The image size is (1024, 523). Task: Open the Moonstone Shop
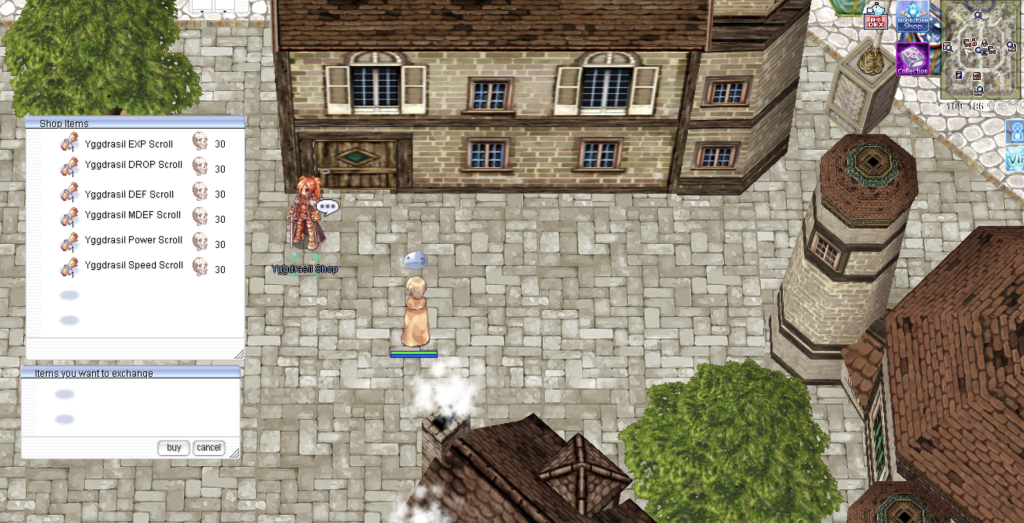(912, 18)
